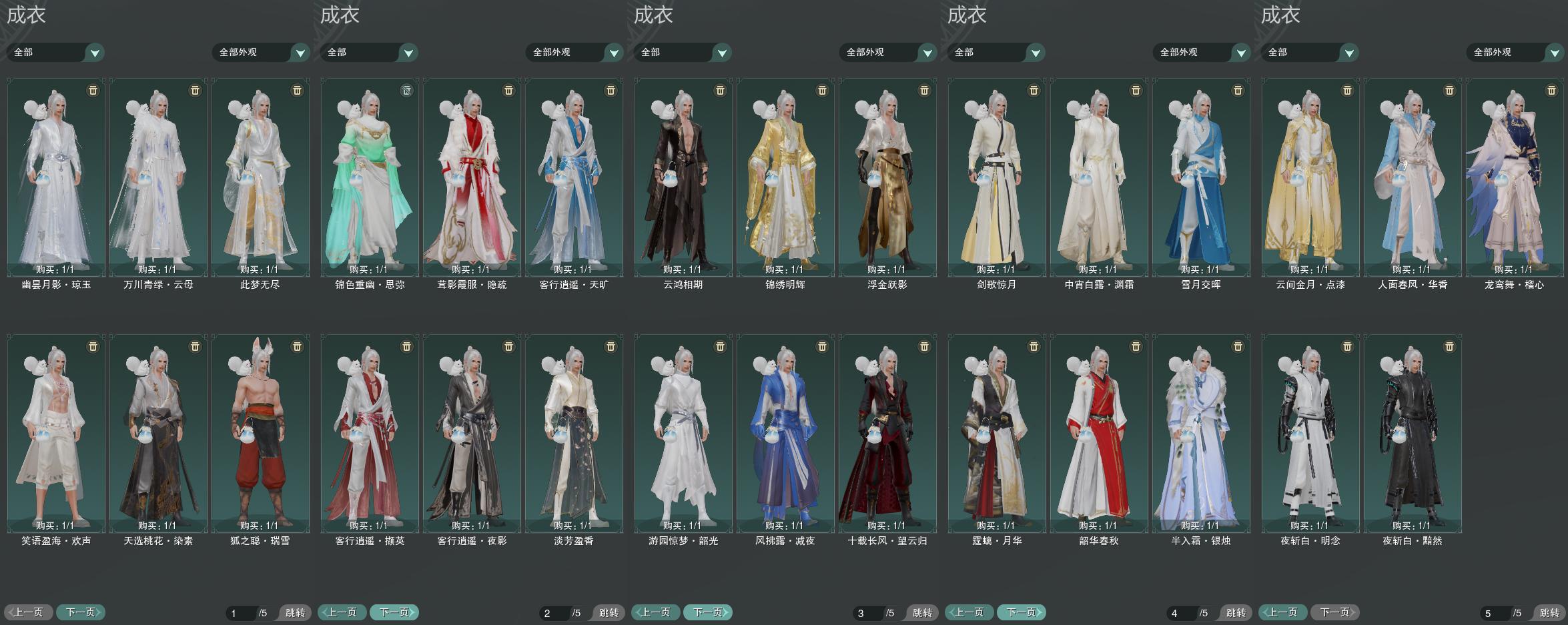Screen dimensions: 1568x625
Task: Open the 雪月交晖 blue outfit card
Action: click(x=1201, y=177)
